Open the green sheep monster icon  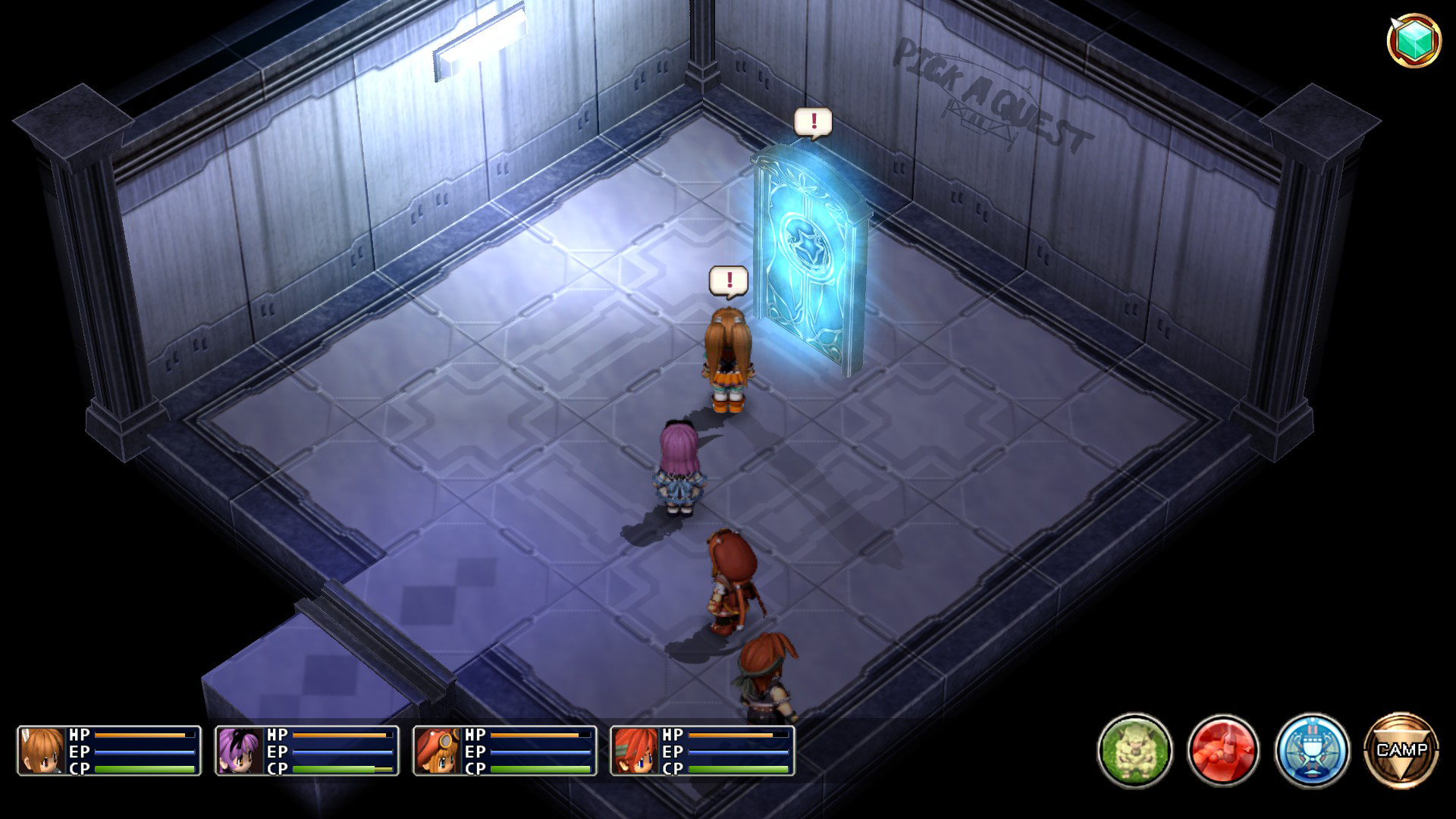pos(1134,750)
